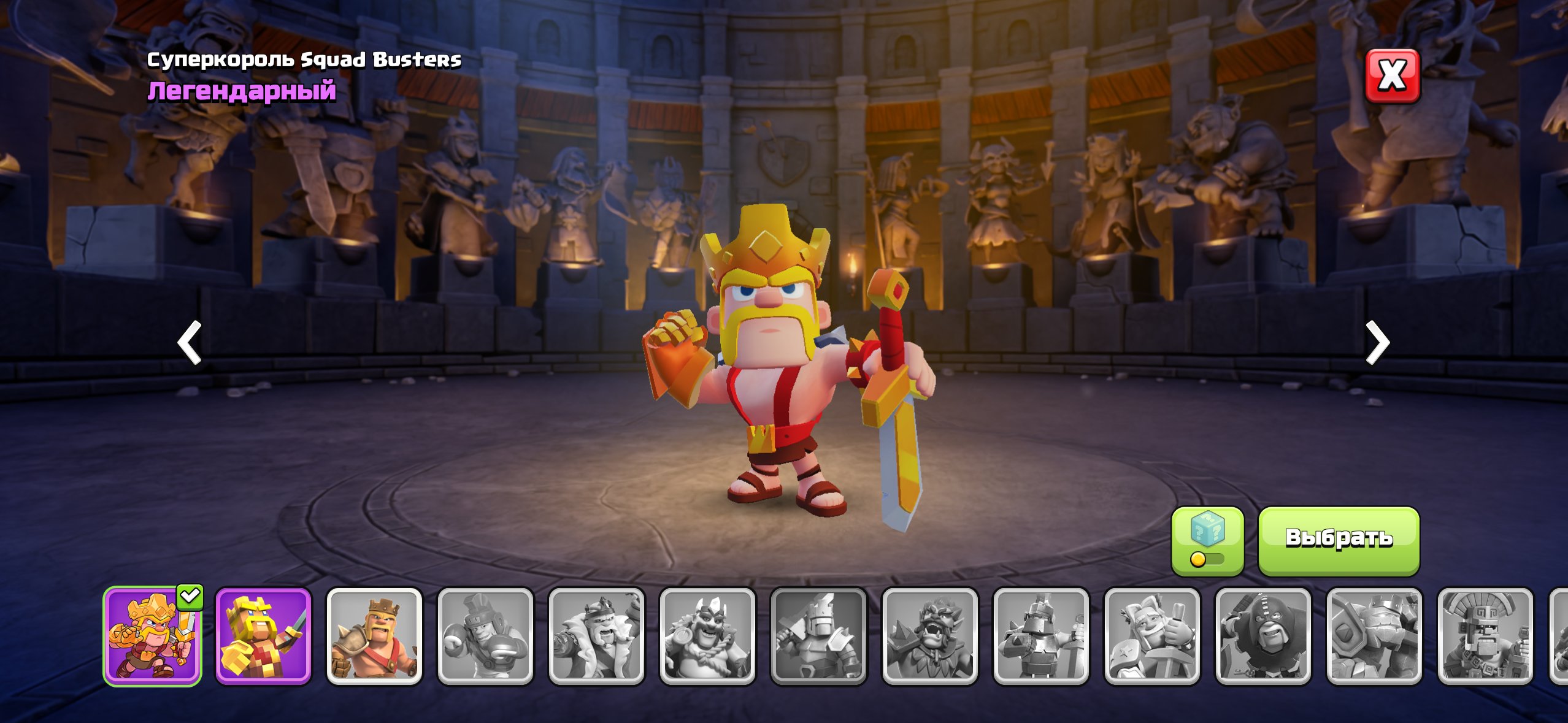
Task: Select the helmeted knight king holding sword
Action: [x=1040, y=636]
